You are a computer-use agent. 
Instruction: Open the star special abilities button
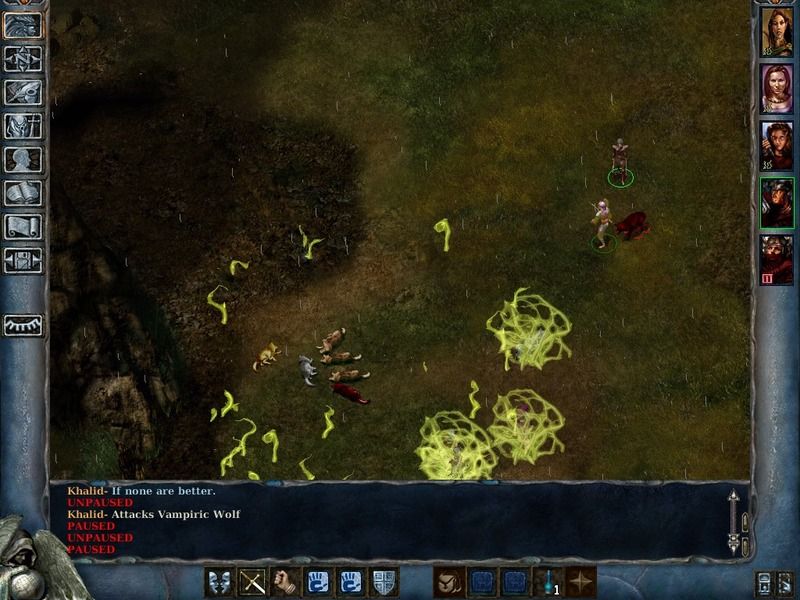click(x=580, y=581)
